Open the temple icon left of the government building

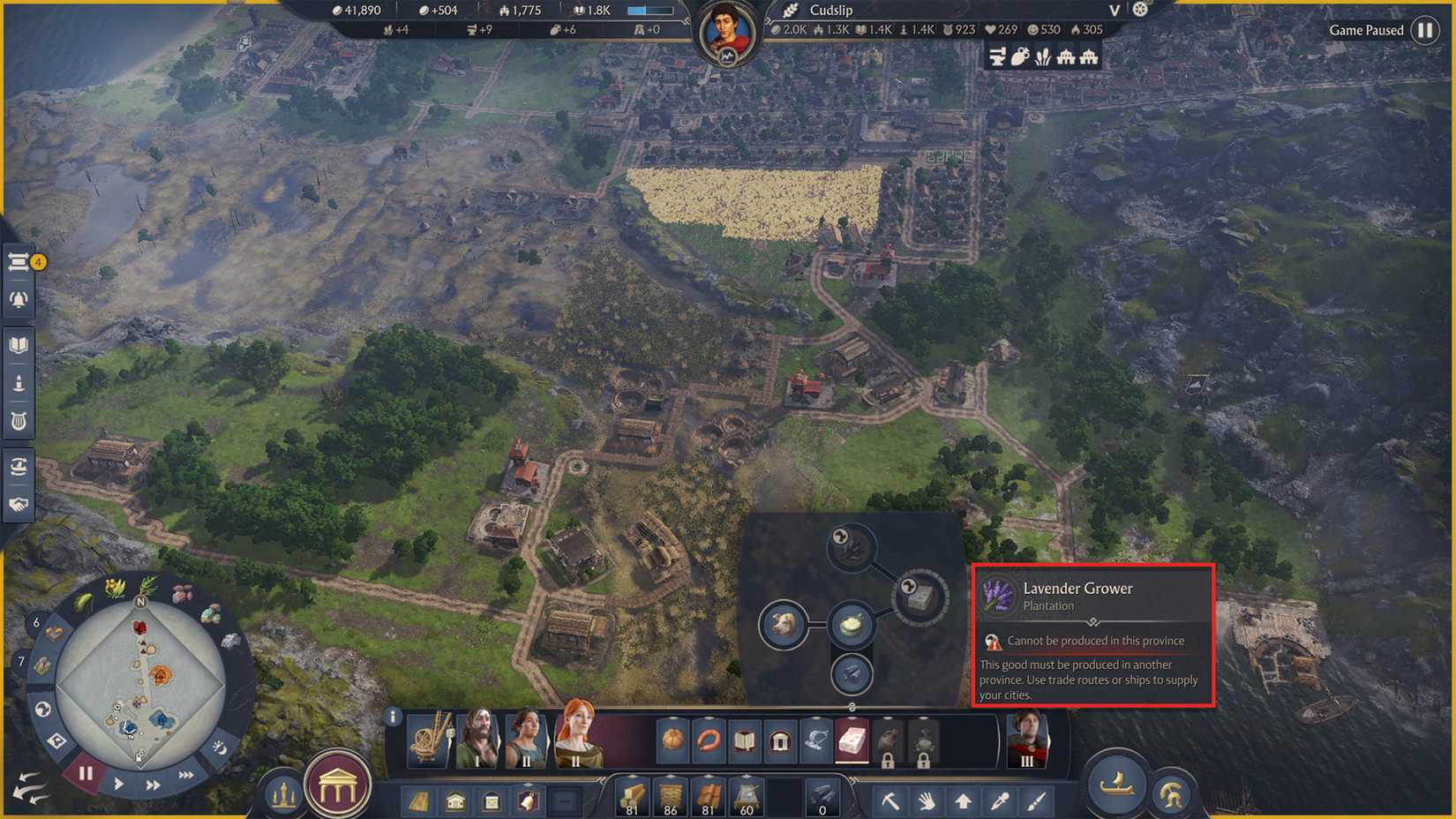coord(284,792)
